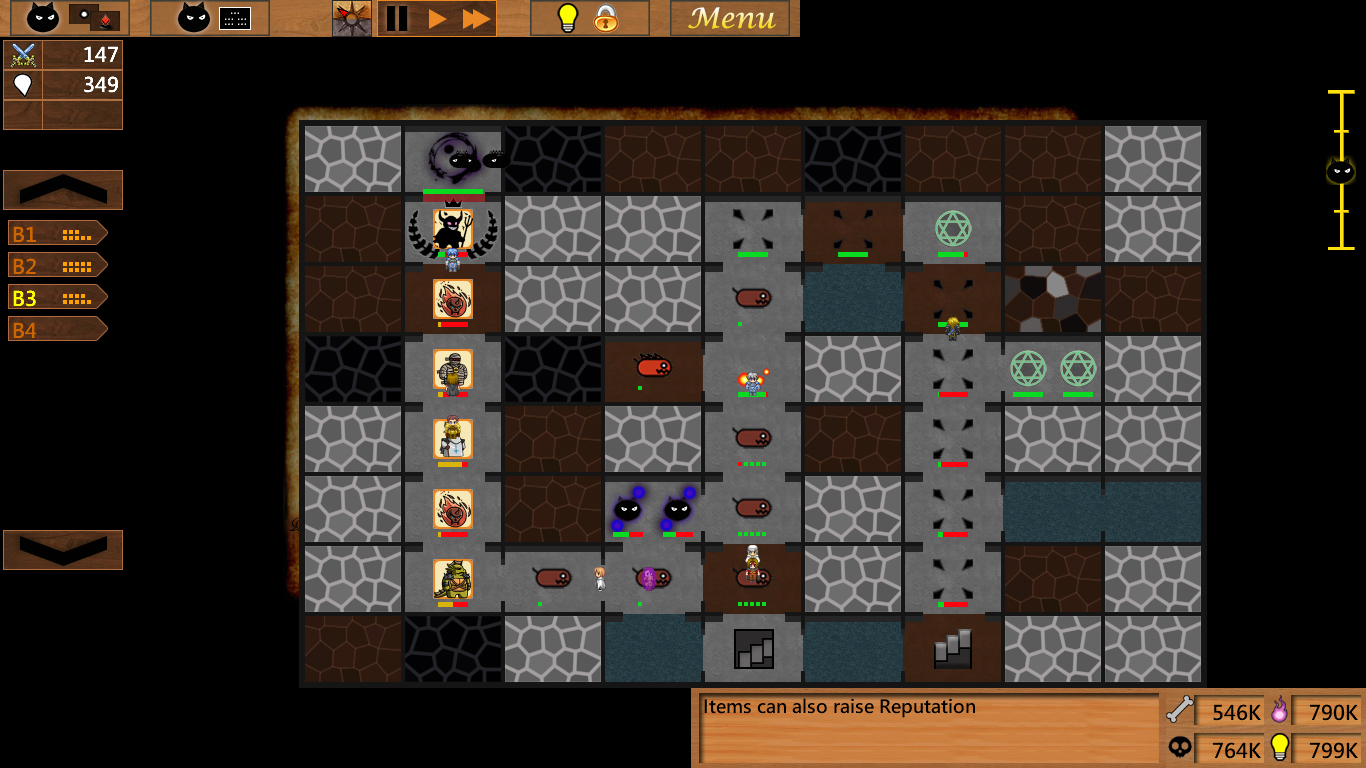This screenshot has width=1366, height=768.
Task: Collapse the level list with the up chevron
Action: pyautogui.click(x=62, y=189)
